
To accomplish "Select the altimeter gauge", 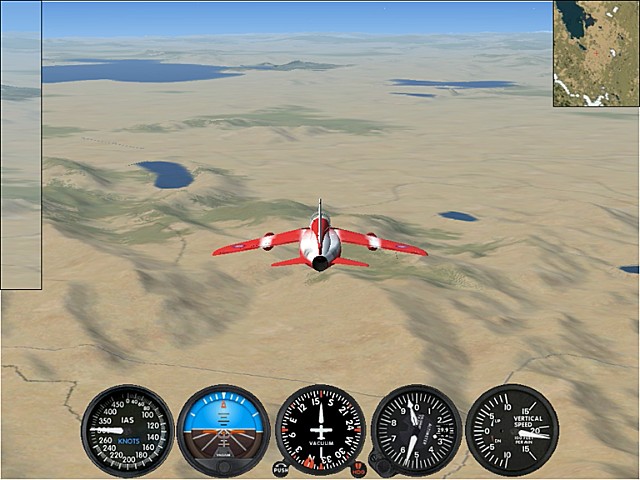I will (416, 430).
